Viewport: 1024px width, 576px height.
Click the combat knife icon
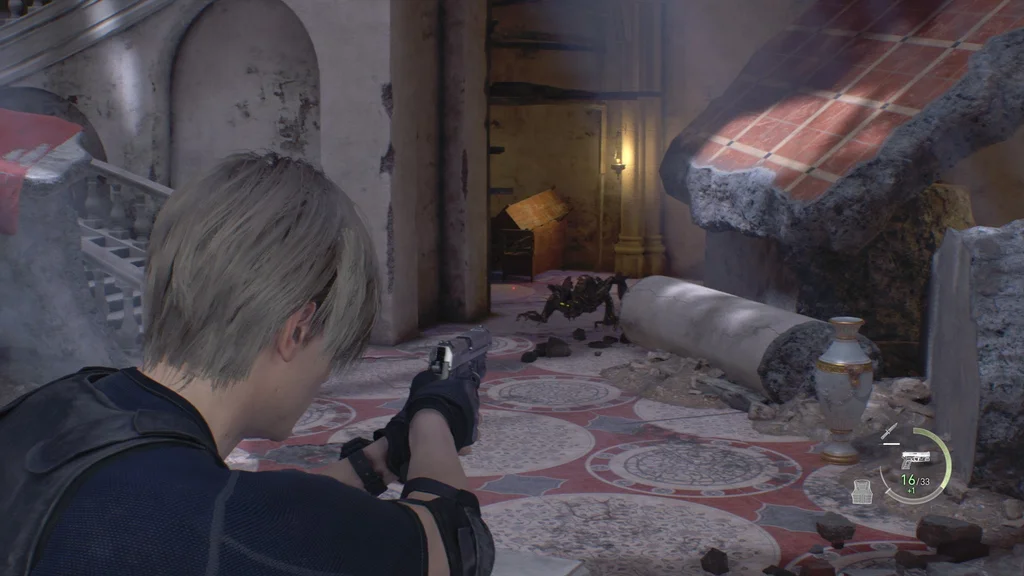pos(888,431)
